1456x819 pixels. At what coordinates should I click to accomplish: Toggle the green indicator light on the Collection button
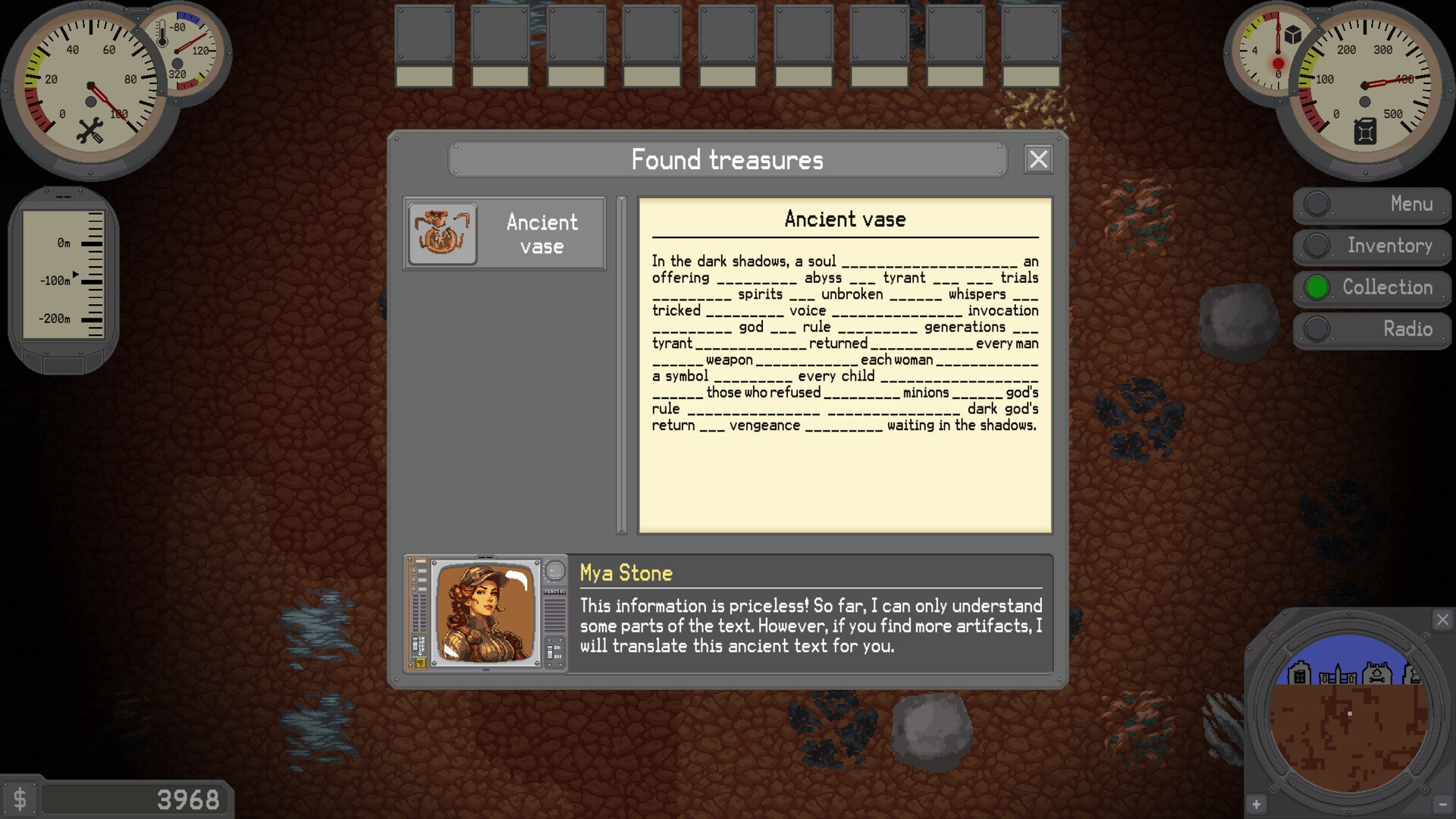[1317, 287]
